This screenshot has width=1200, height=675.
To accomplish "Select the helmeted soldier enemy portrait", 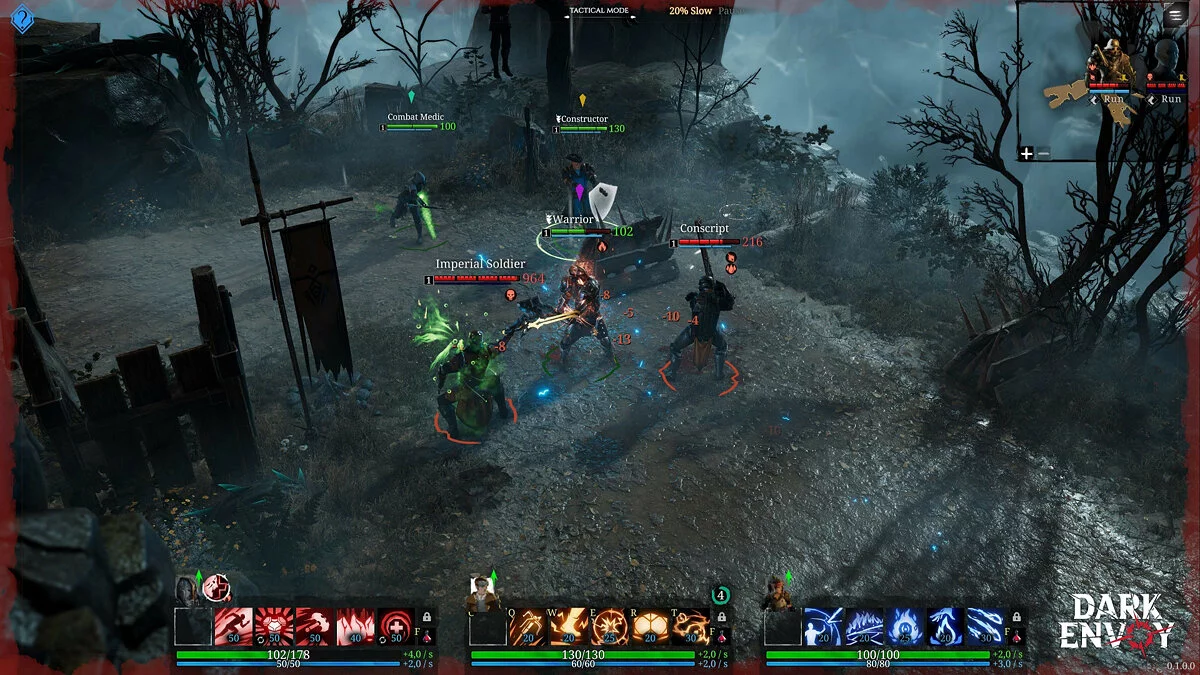I will click(x=1112, y=64).
